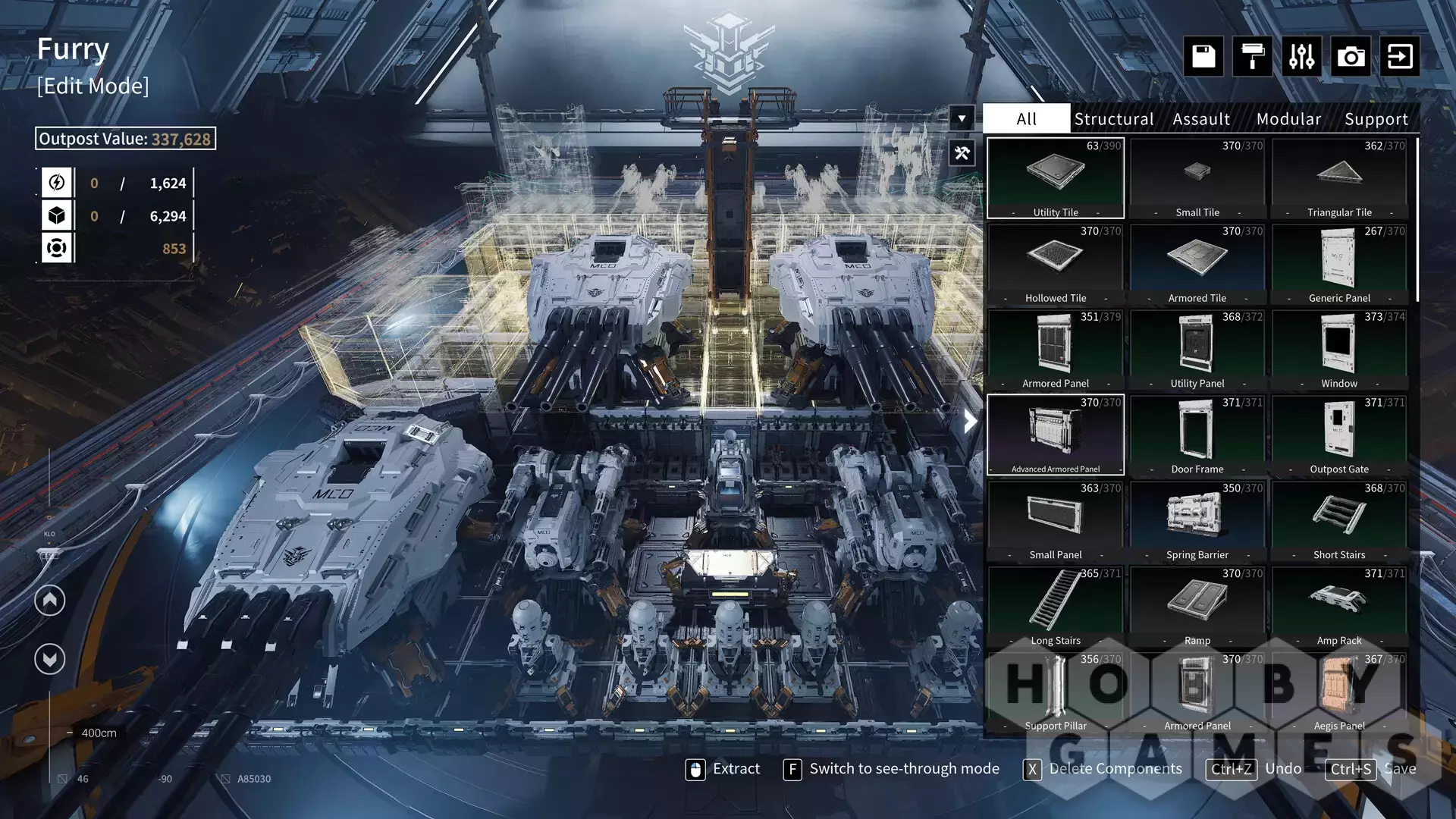
Task: Switch to the Structural tab
Action: [1113, 119]
